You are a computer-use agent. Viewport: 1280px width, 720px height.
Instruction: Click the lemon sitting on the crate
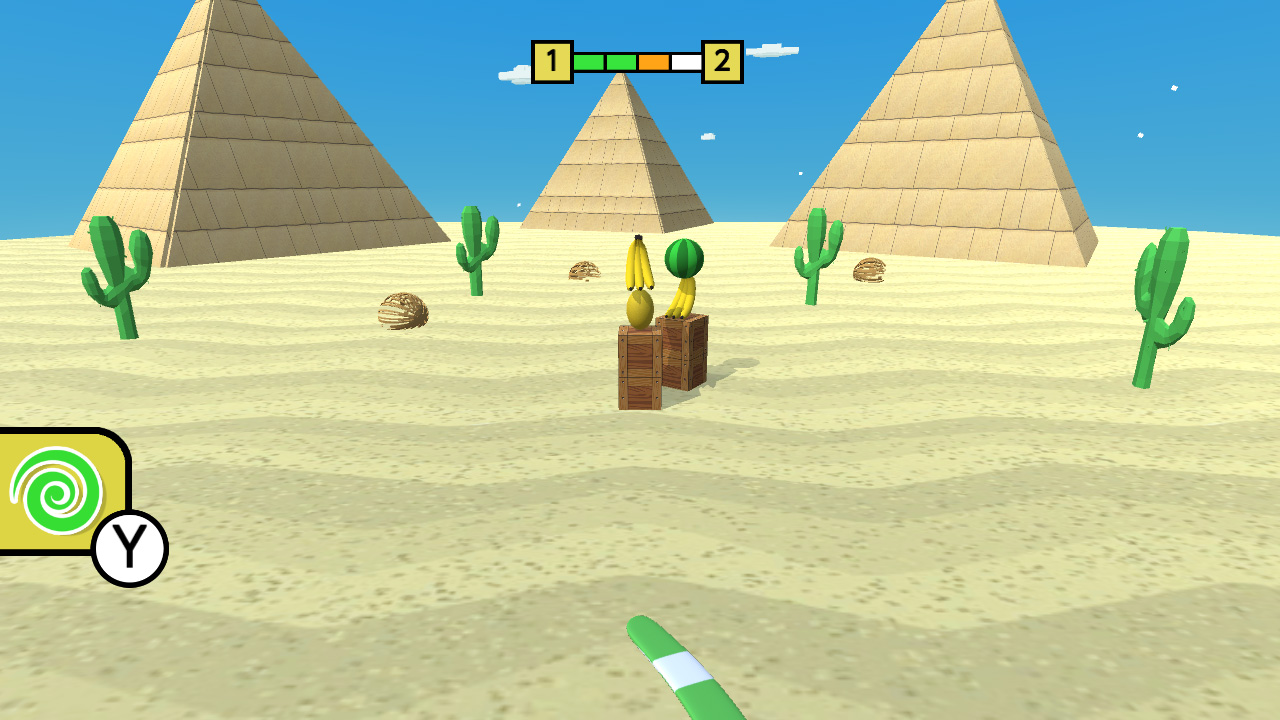[638, 308]
